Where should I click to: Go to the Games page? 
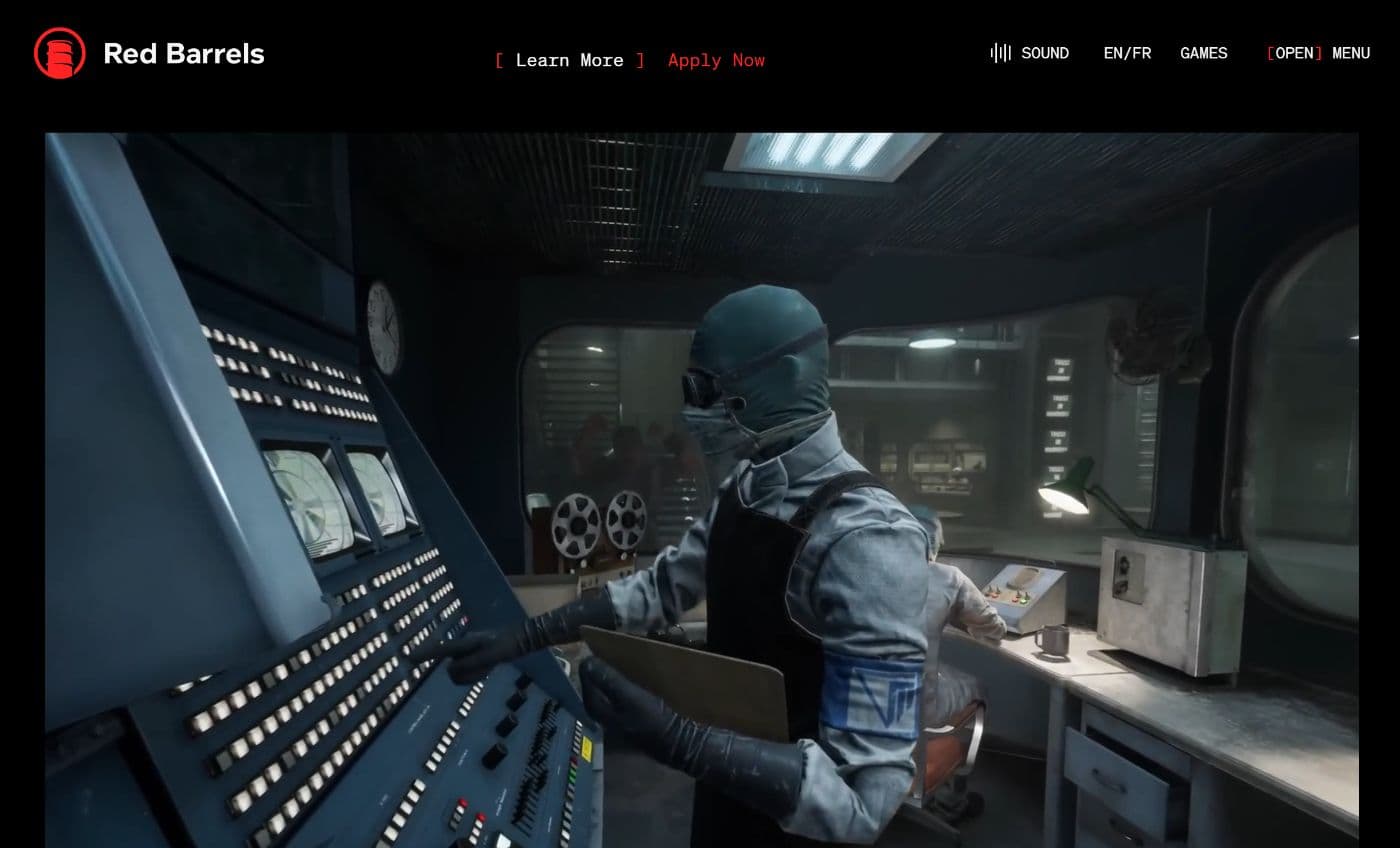coord(1203,53)
